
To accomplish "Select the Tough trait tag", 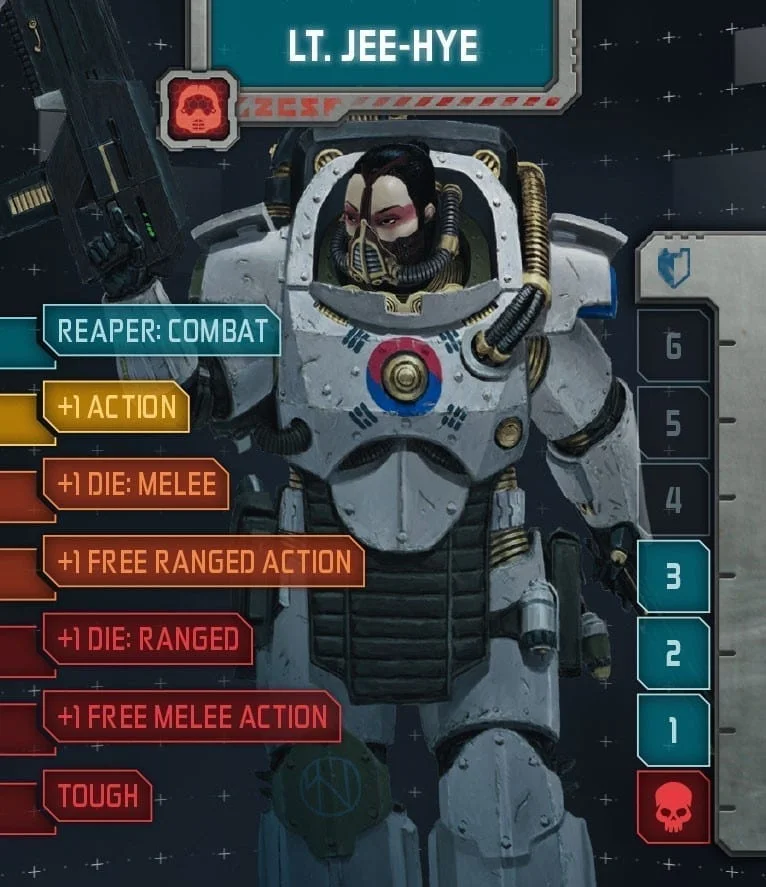I will point(97,796).
